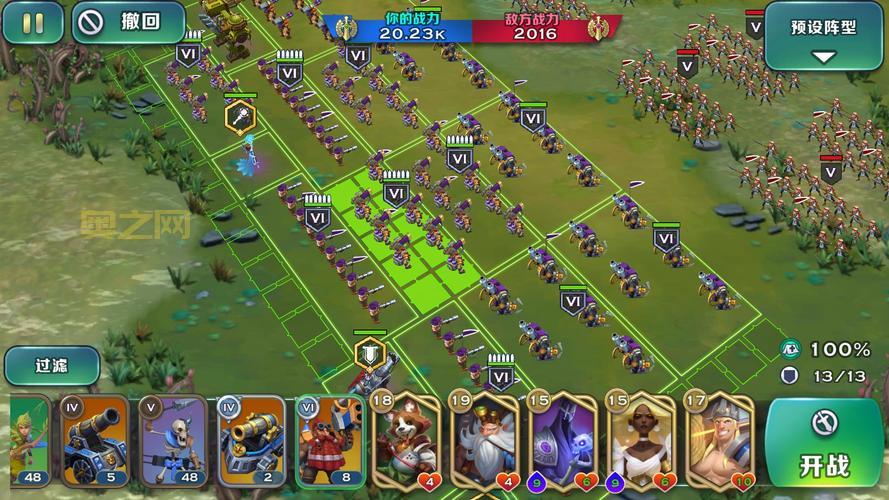
Task: Choose the blond muscular warrior hero card
Action: tap(719, 438)
